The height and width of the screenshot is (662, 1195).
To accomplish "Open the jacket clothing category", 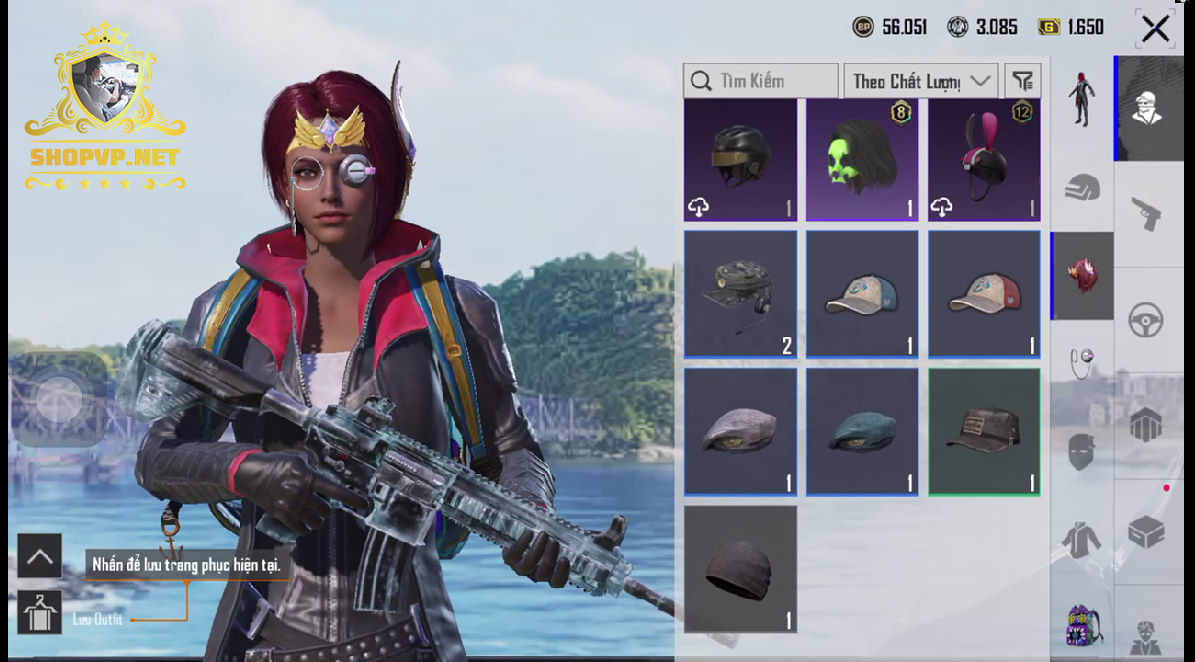I will (1081, 540).
